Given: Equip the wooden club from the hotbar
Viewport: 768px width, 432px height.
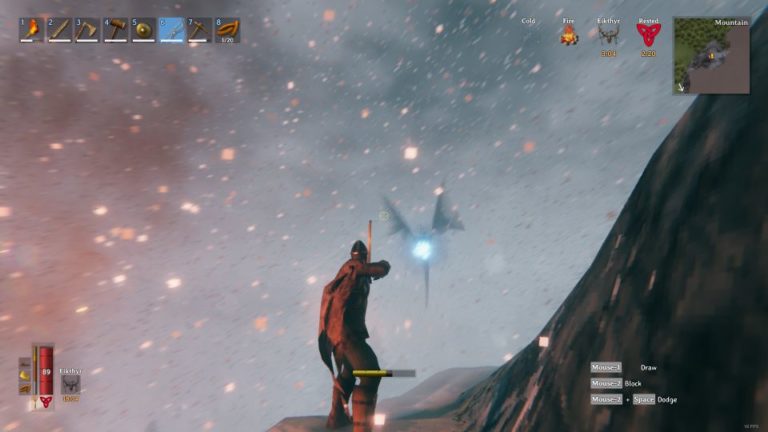Looking at the screenshot, I should click(59, 30).
